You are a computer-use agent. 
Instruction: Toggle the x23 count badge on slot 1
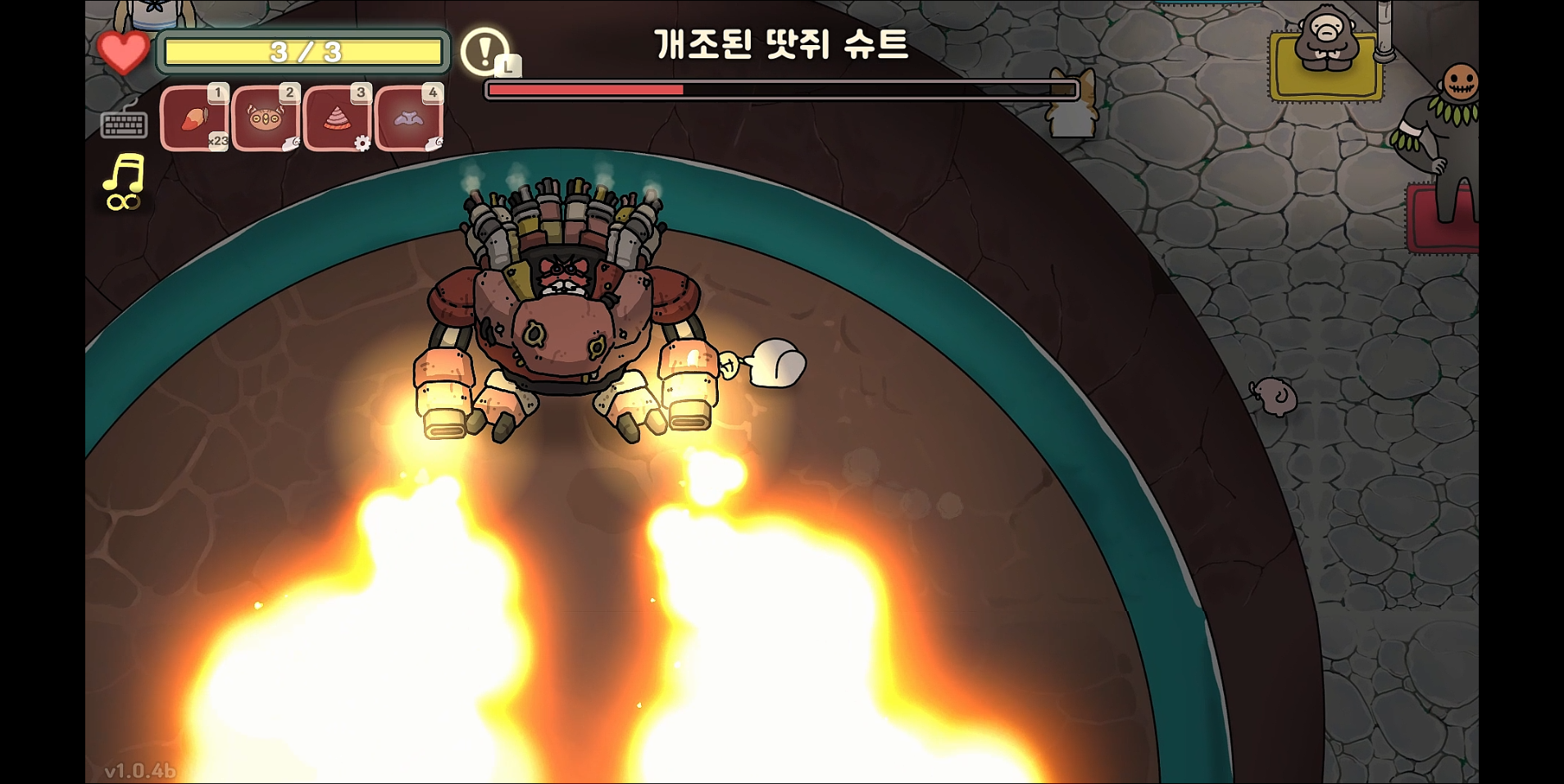(x=218, y=141)
